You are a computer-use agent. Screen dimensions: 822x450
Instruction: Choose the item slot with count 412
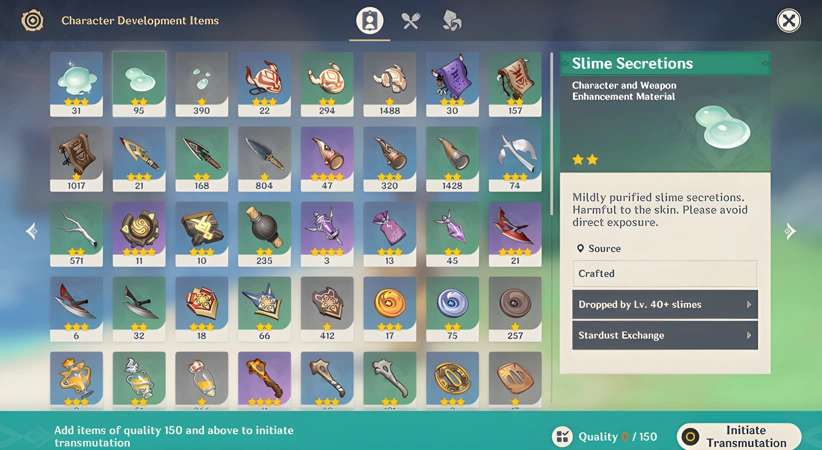[x=327, y=308]
